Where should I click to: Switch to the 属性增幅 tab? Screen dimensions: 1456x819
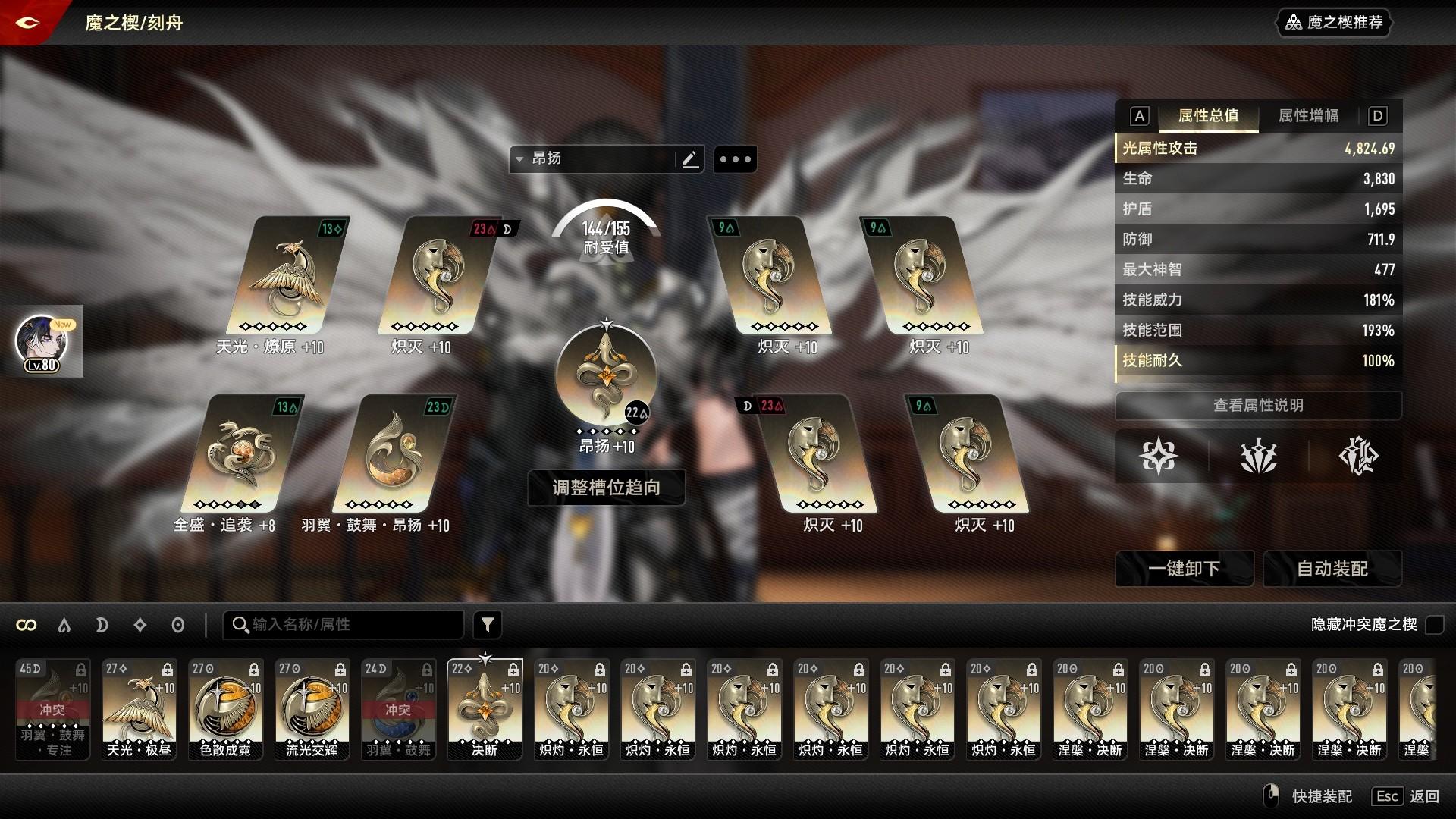pyautogui.click(x=1307, y=116)
